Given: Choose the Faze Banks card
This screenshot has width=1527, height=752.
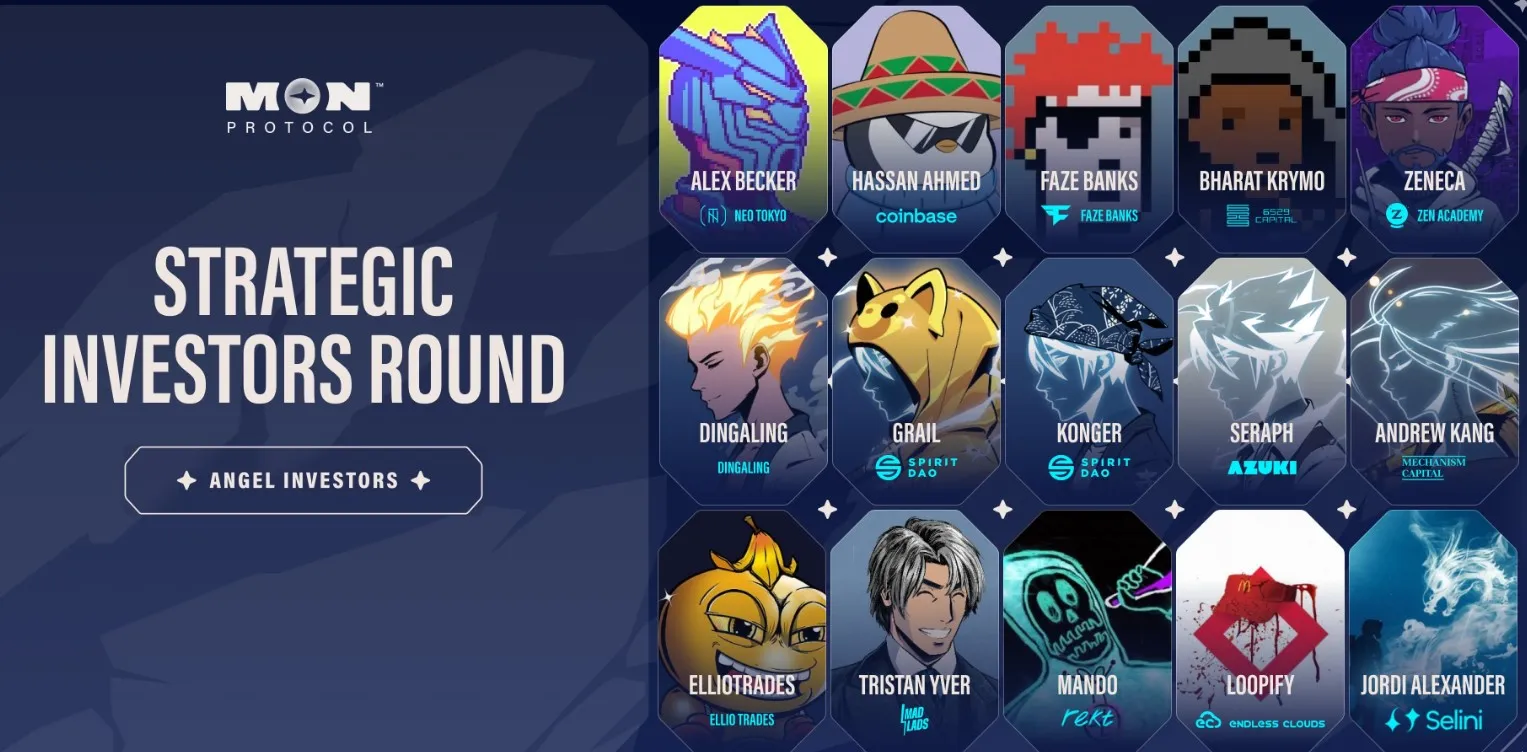Looking at the screenshot, I should click(1088, 130).
